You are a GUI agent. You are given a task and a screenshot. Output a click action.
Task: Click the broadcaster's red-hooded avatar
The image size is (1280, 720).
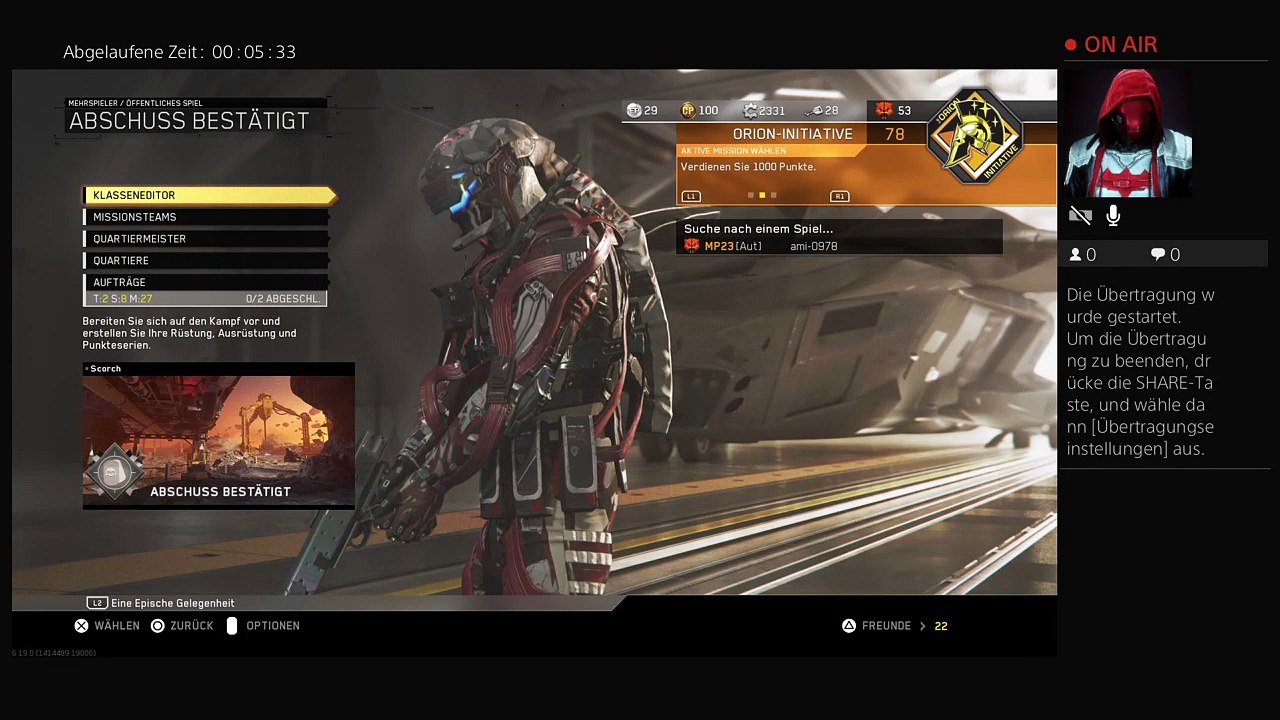(x=1127, y=133)
